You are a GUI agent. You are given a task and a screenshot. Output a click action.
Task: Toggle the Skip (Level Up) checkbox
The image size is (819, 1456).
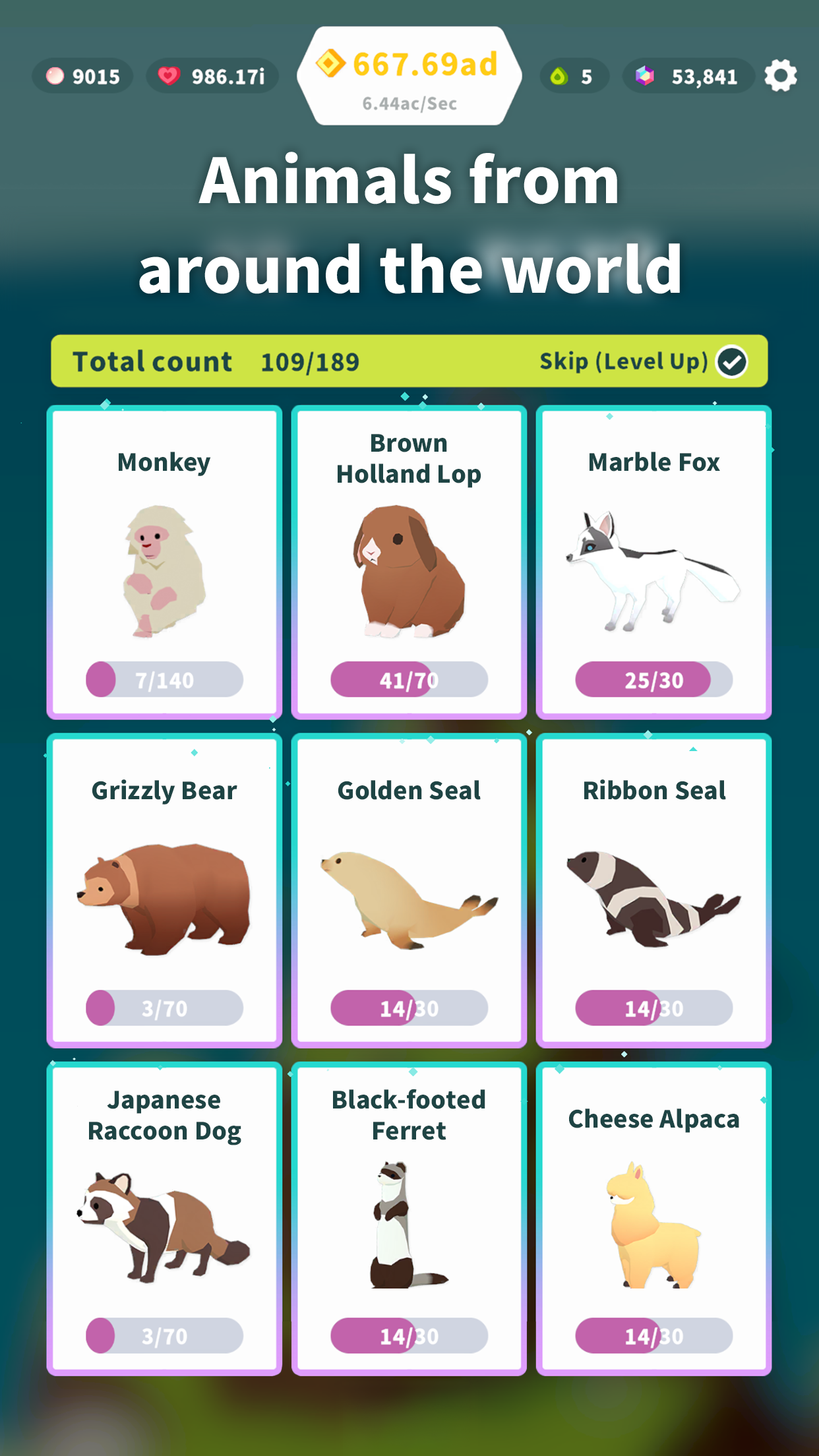point(732,361)
